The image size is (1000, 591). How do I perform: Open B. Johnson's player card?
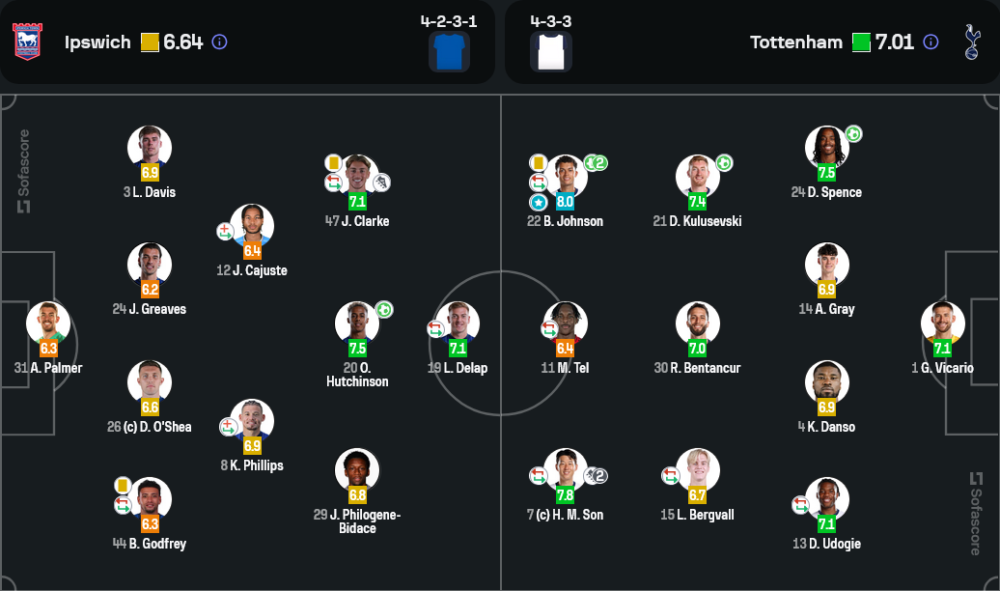click(x=565, y=176)
